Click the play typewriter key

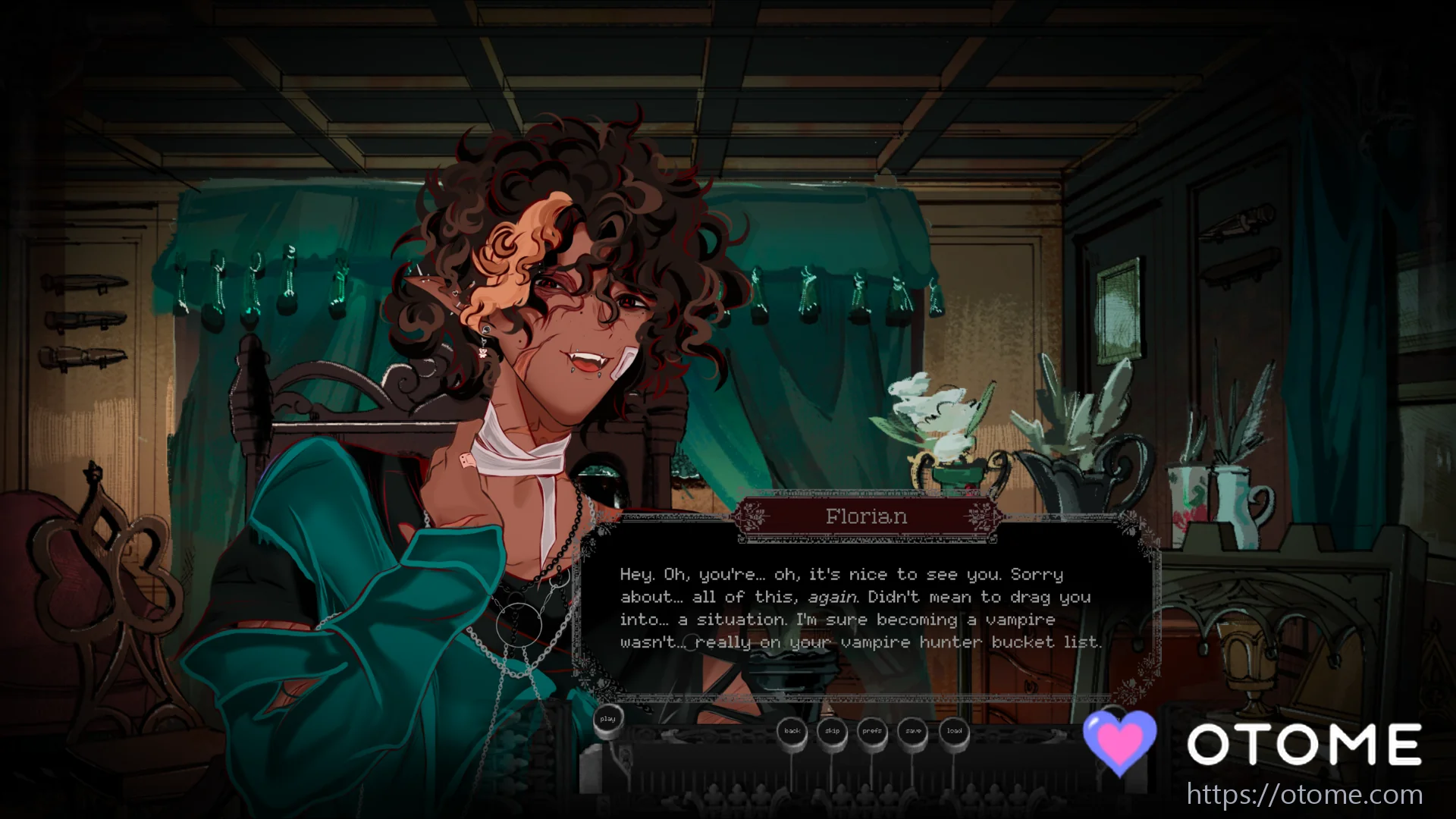[x=607, y=720]
